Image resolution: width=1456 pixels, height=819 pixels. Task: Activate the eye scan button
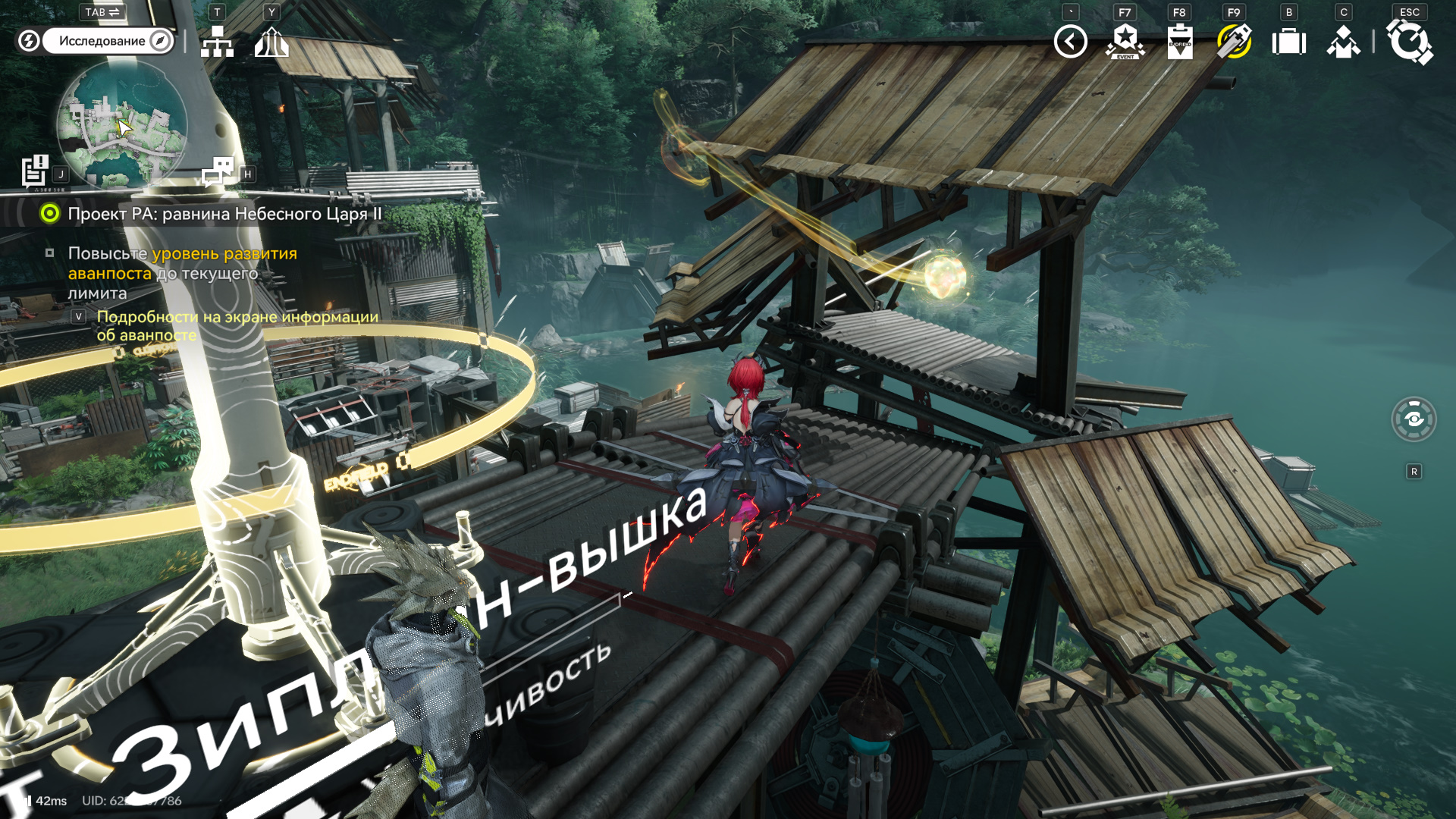tap(1414, 419)
